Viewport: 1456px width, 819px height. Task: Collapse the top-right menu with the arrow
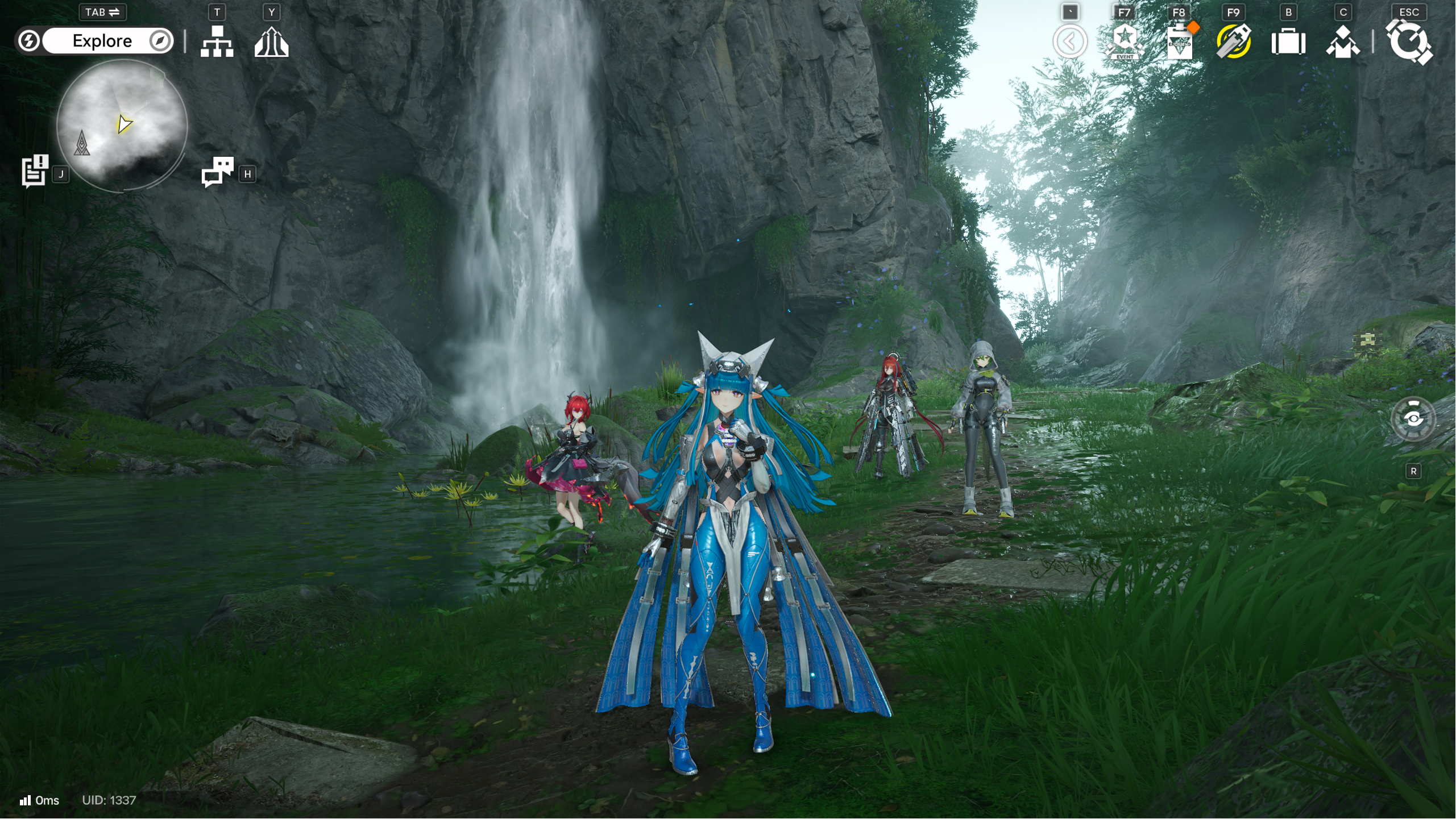[x=1069, y=41]
